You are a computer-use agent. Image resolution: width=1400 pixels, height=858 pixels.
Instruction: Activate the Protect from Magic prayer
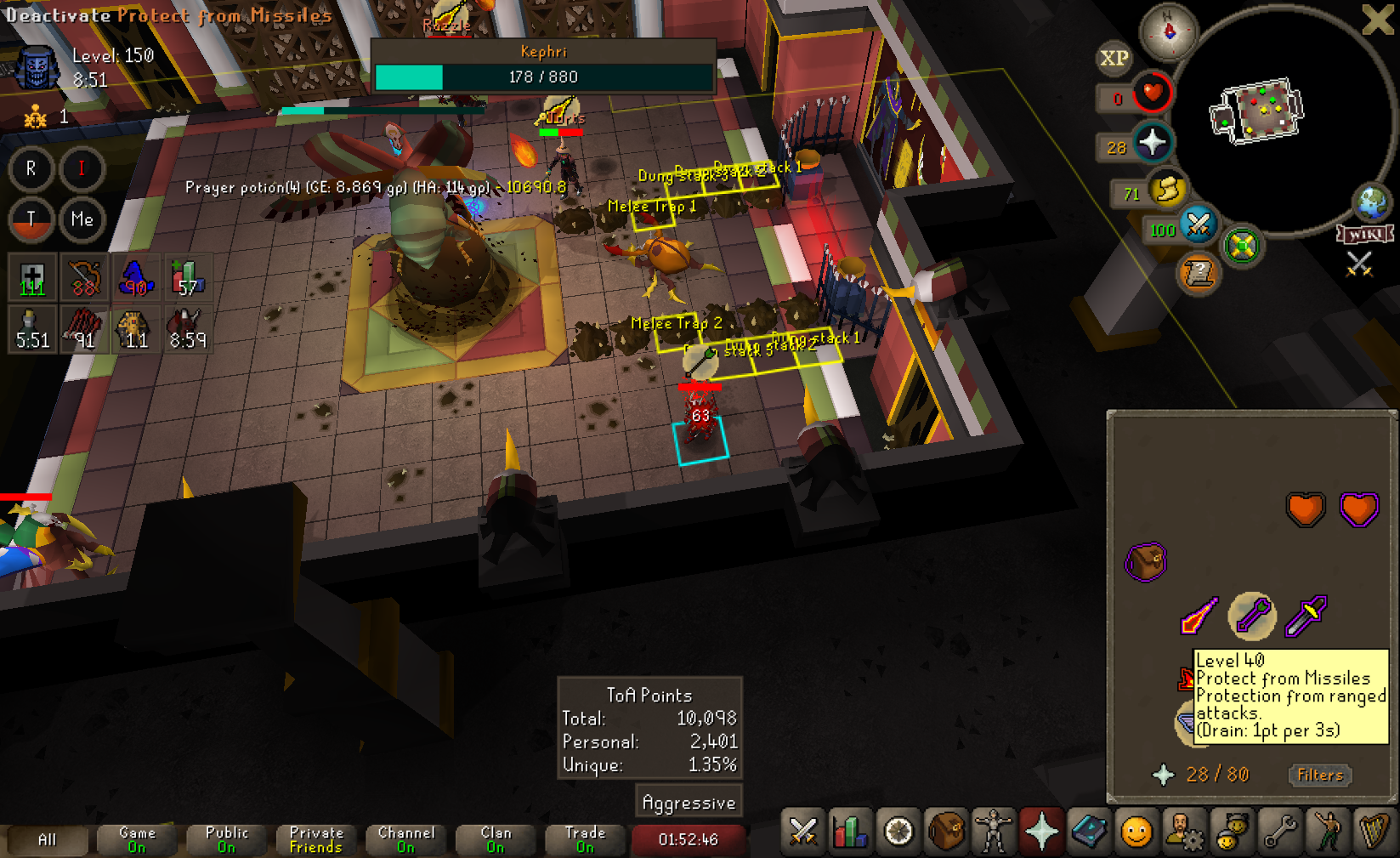[1199, 616]
